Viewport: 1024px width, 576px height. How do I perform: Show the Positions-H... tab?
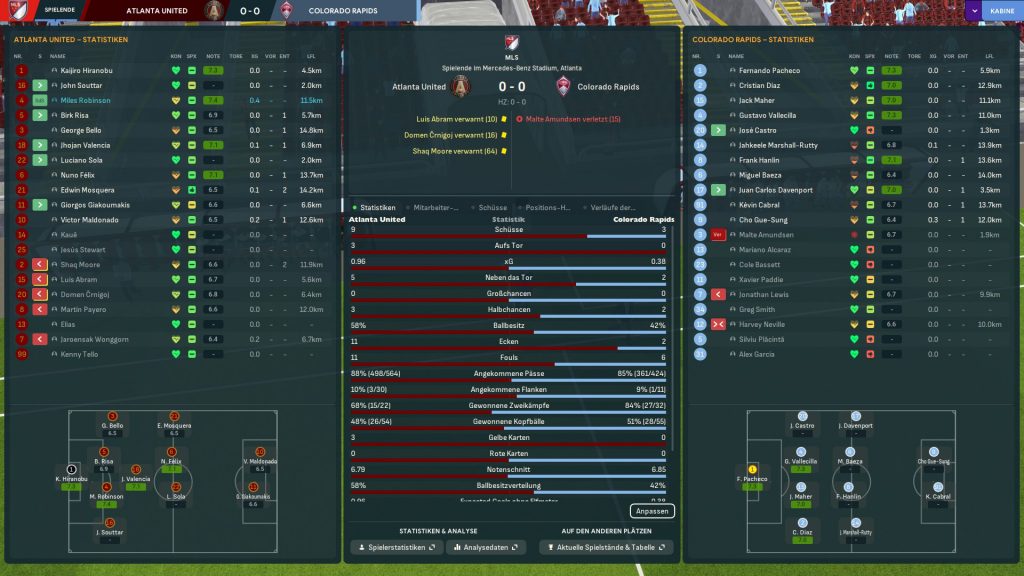(x=550, y=207)
